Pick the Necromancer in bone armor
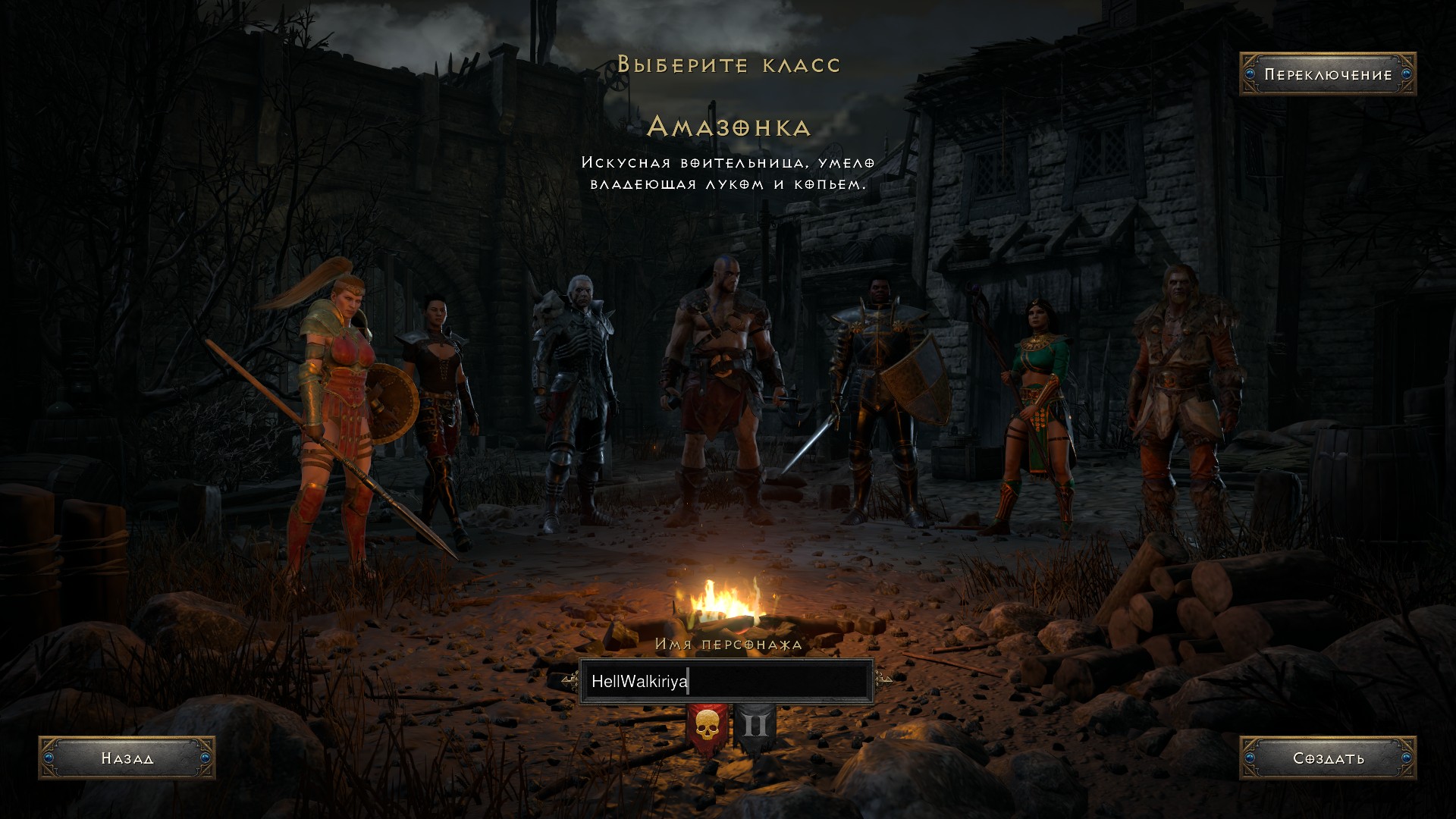The image size is (1456, 819). point(576,394)
